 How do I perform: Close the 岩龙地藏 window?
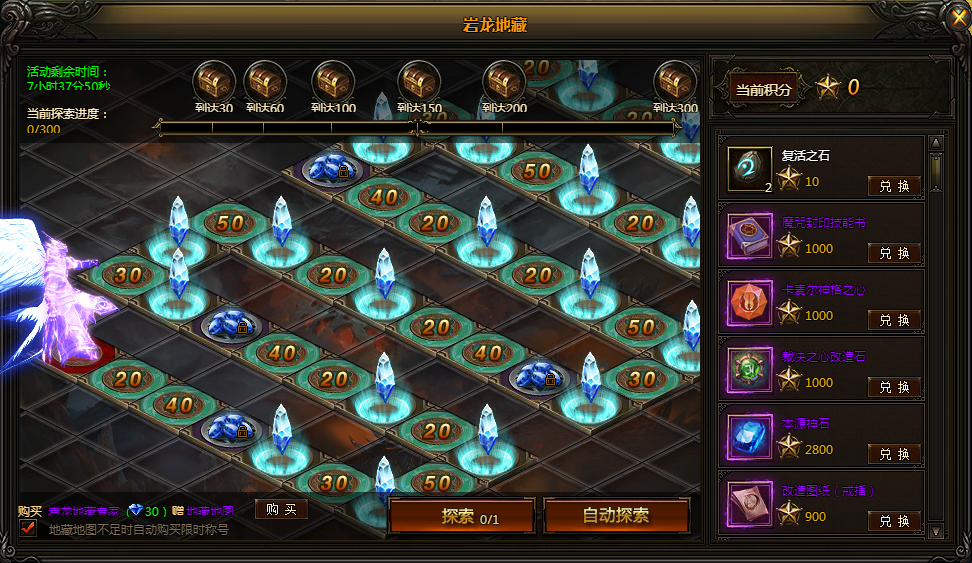(956, 15)
